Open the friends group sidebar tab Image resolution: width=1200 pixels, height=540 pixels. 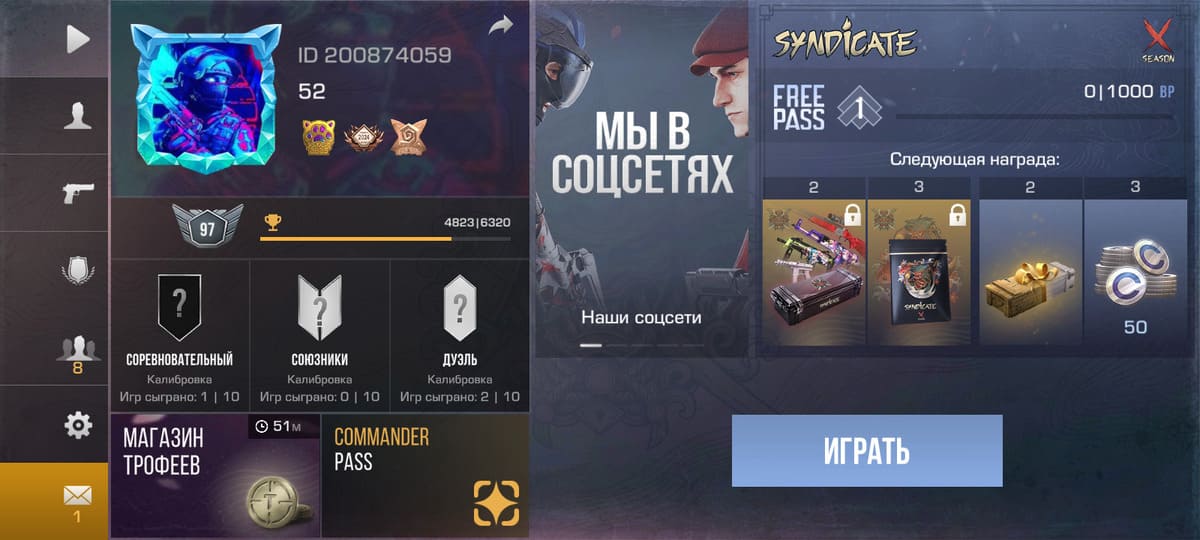(x=78, y=351)
